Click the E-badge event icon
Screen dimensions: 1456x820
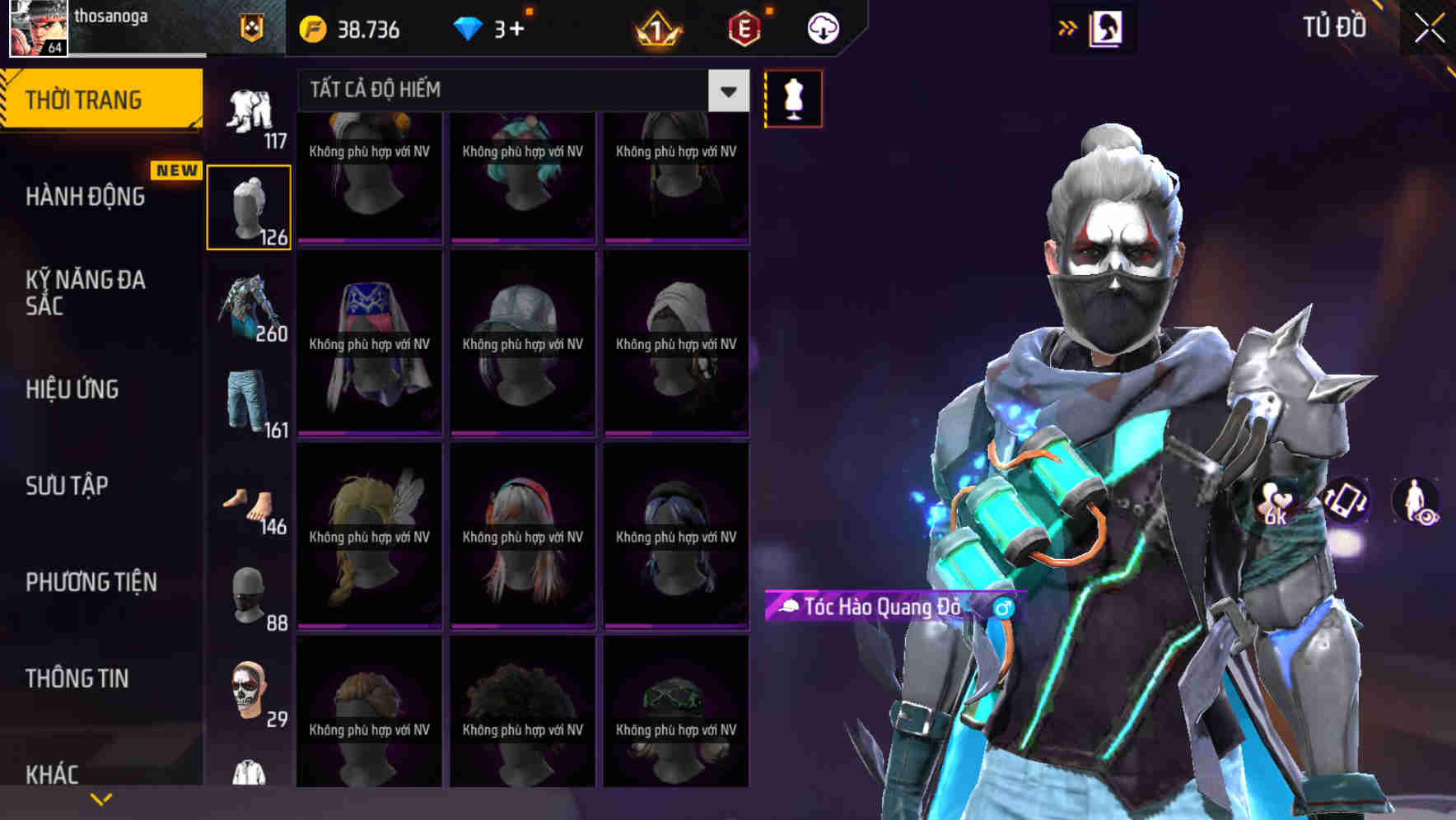(x=745, y=27)
